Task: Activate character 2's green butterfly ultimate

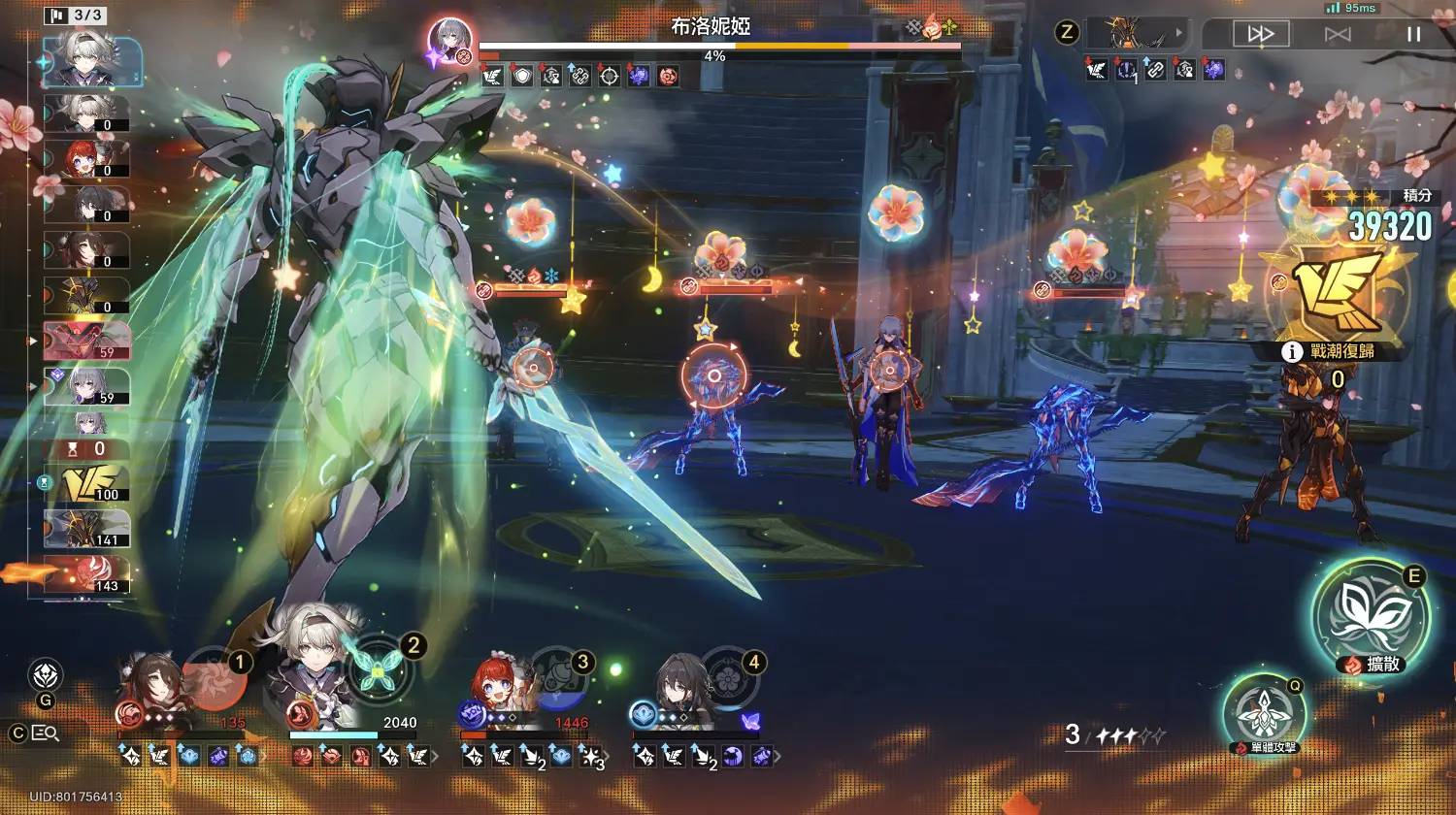Action: 377,668
